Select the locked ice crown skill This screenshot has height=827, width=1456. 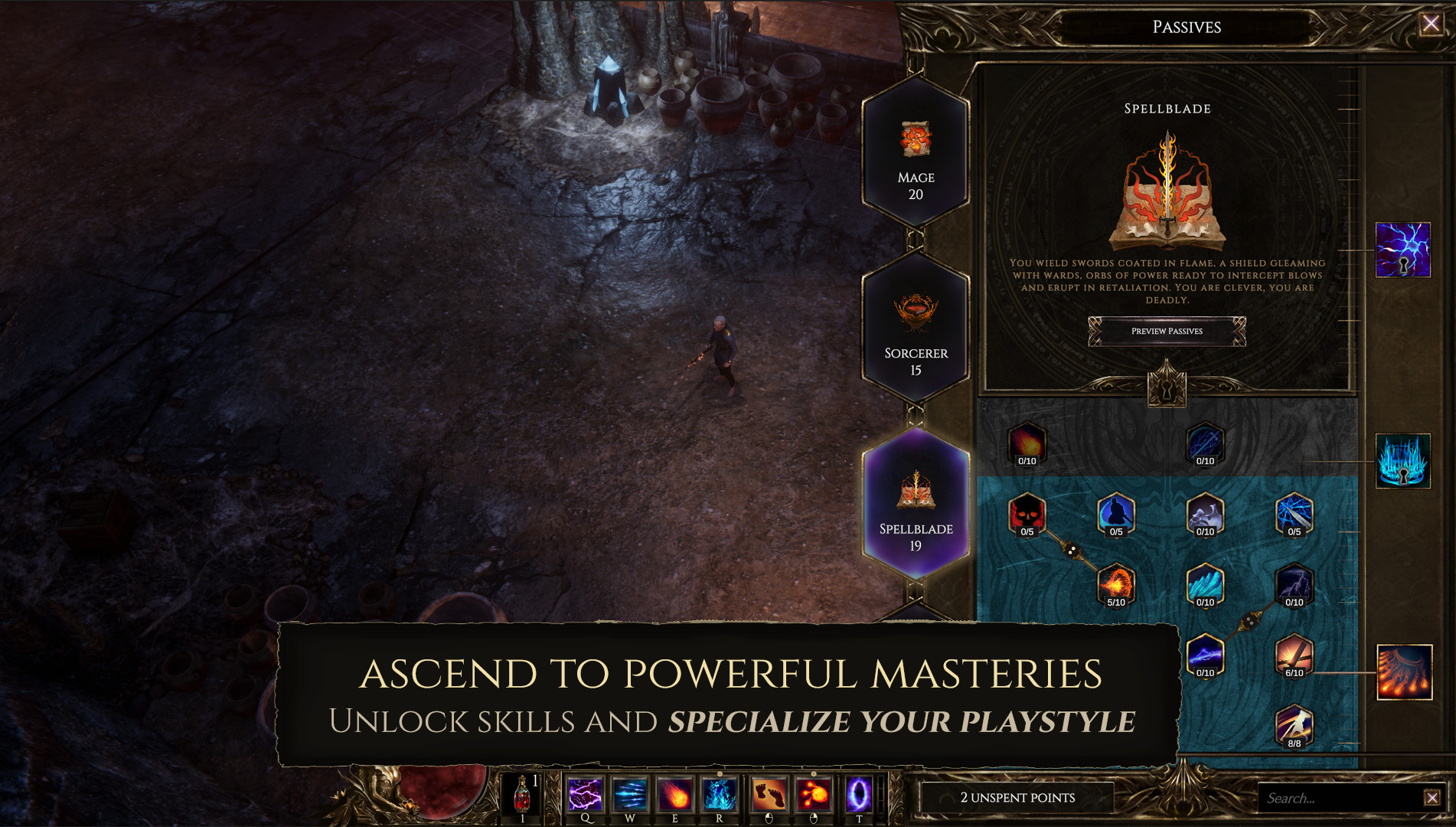[x=1402, y=461]
